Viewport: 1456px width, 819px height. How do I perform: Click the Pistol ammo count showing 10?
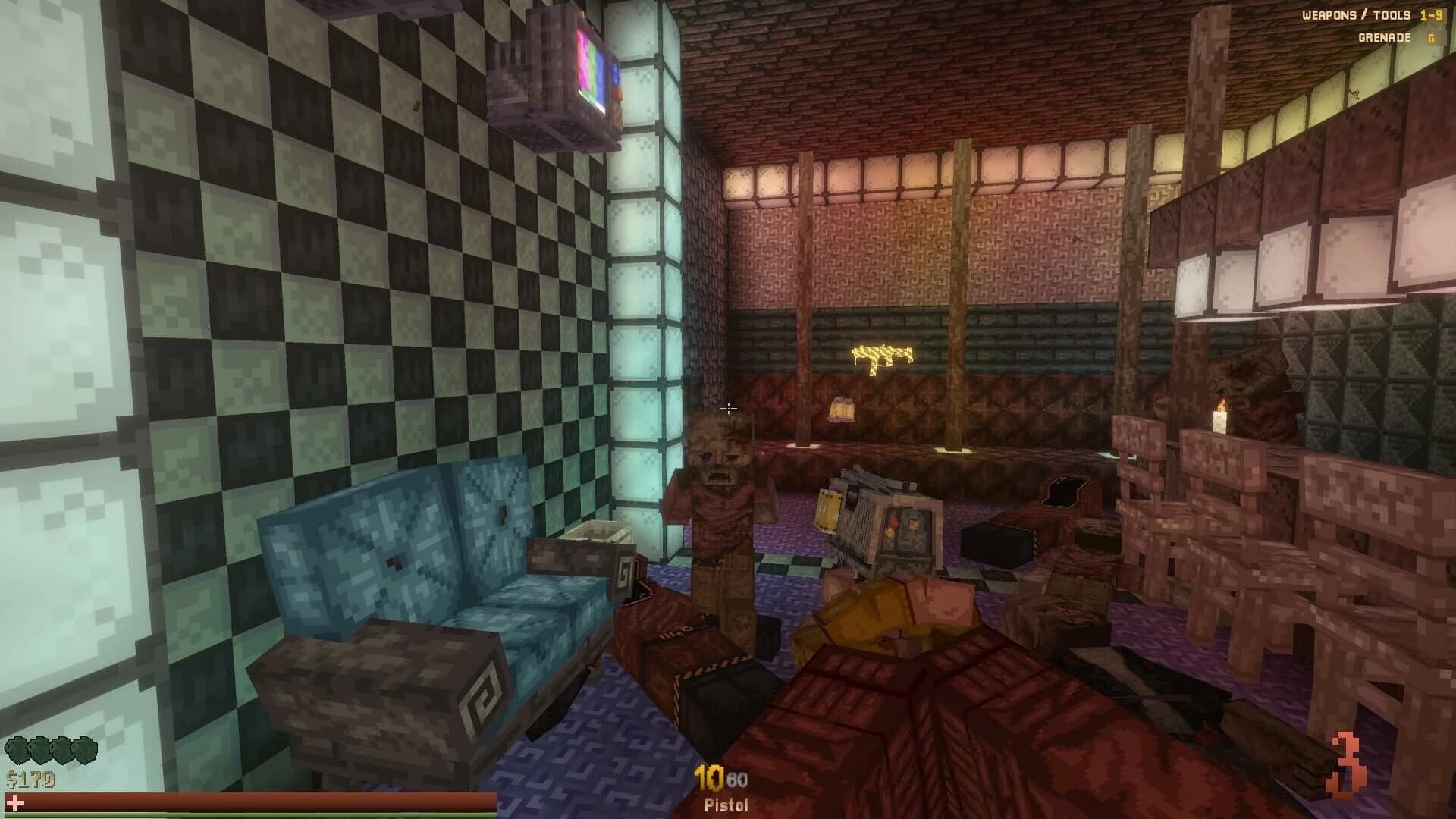click(707, 777)
